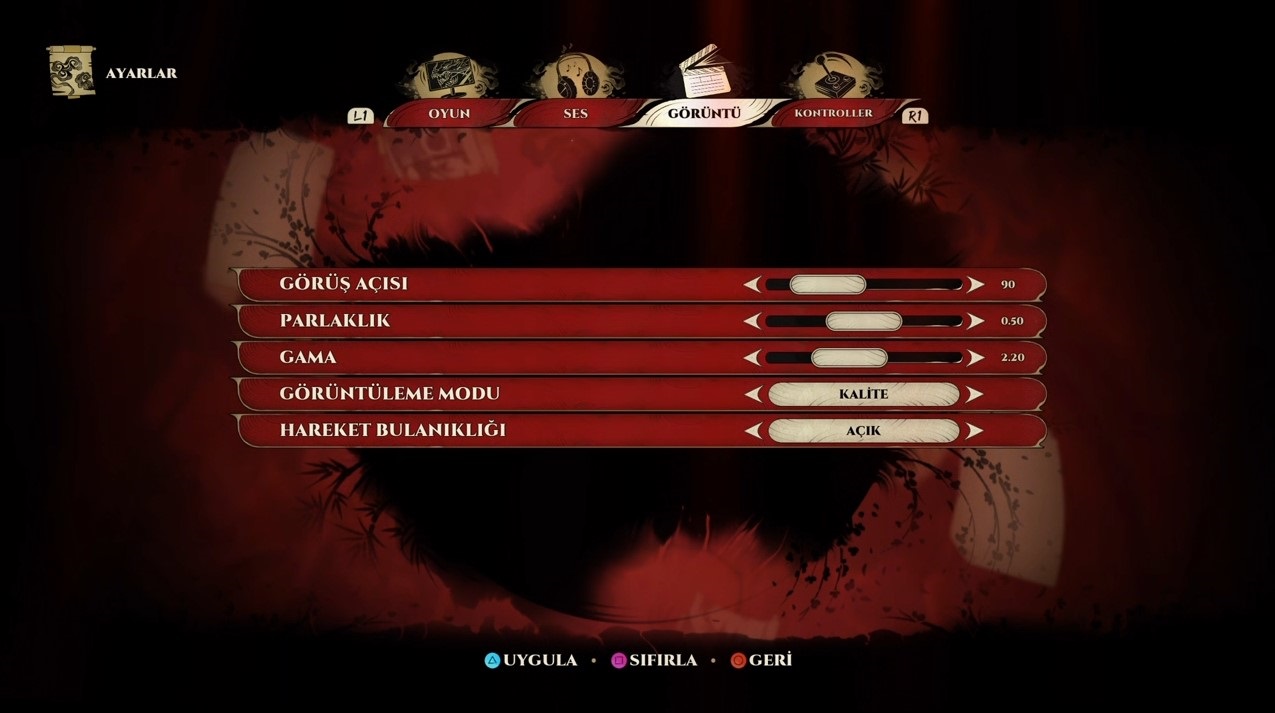Reset settings with SIFIRLA
This screenshot has width=1275, height=713.
coord(655,661)
